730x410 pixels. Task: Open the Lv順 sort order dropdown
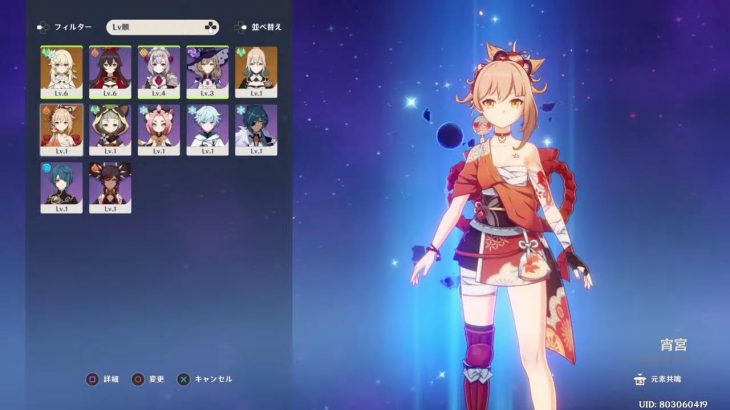[162, 27]
